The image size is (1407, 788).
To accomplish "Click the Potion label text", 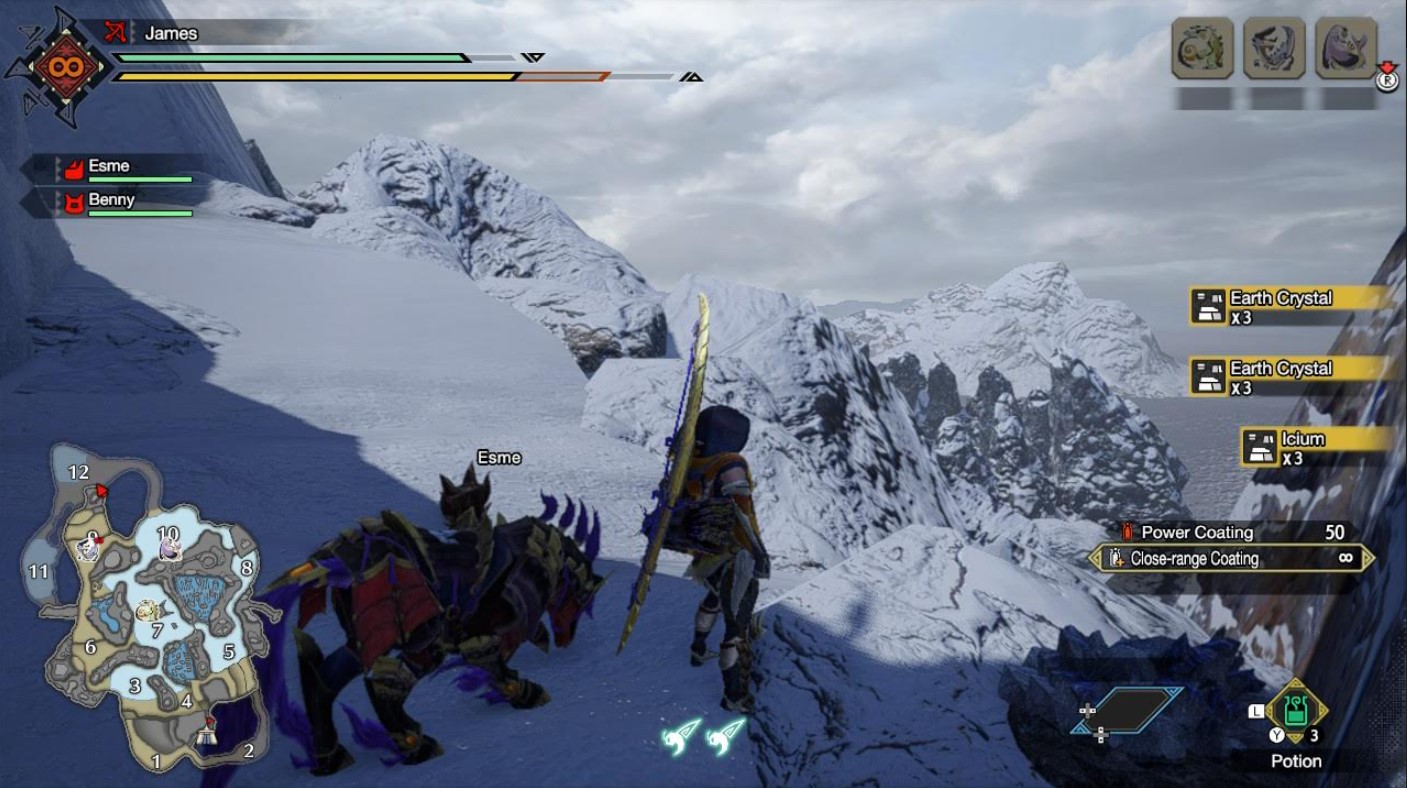I will 1296,761.
